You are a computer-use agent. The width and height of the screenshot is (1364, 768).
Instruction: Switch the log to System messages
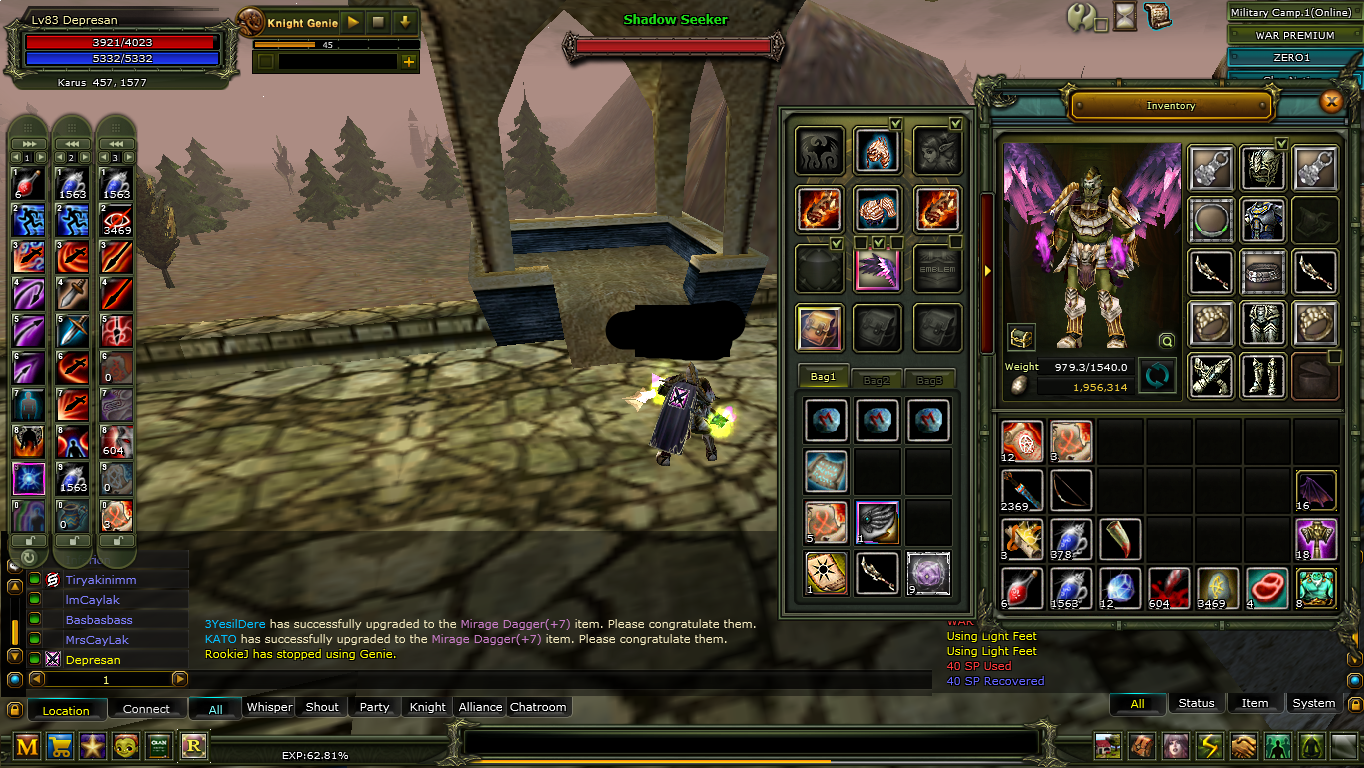point(1313,703)
